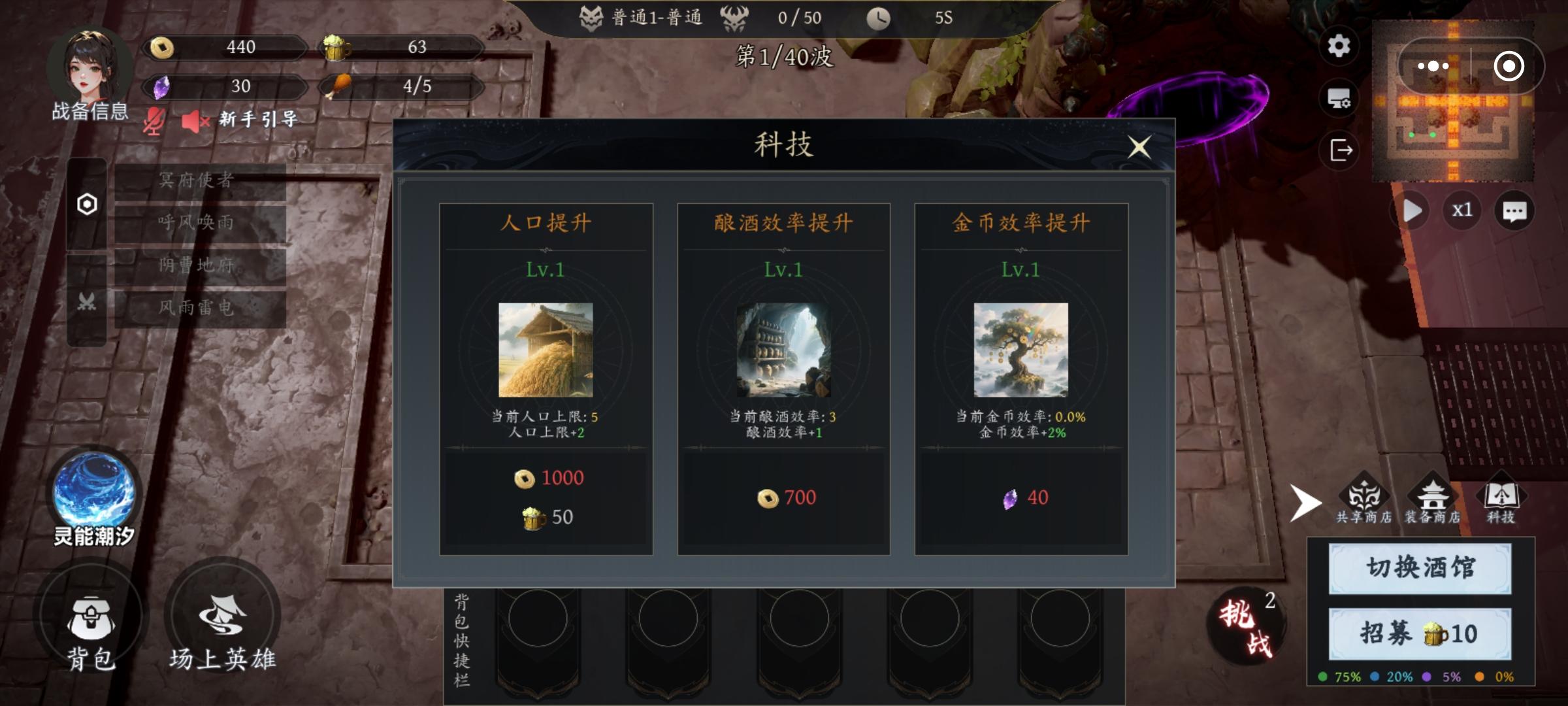Toggle the record target on the minimap

[1509, 65]
